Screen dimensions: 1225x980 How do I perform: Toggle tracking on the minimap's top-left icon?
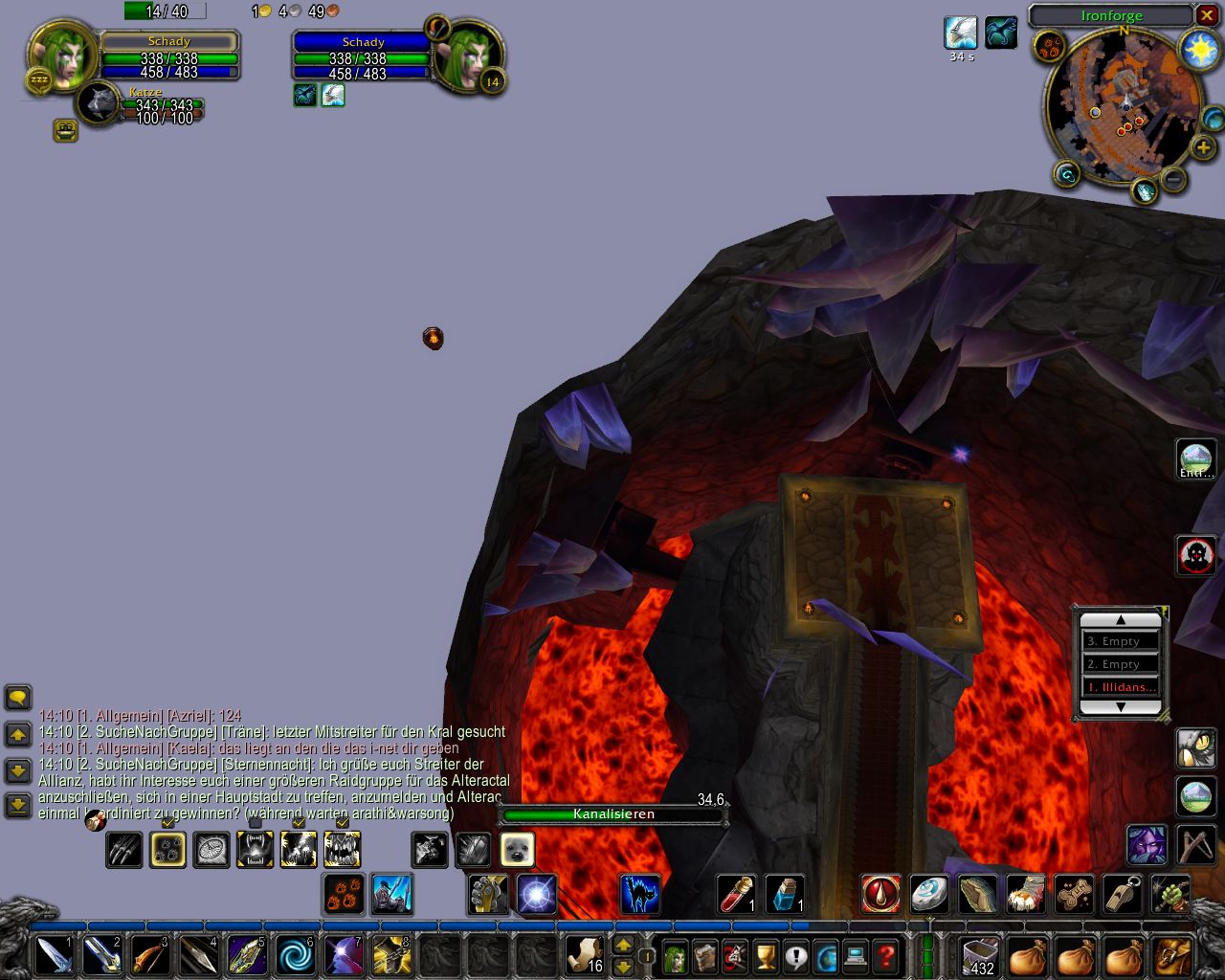(1049, 47)
